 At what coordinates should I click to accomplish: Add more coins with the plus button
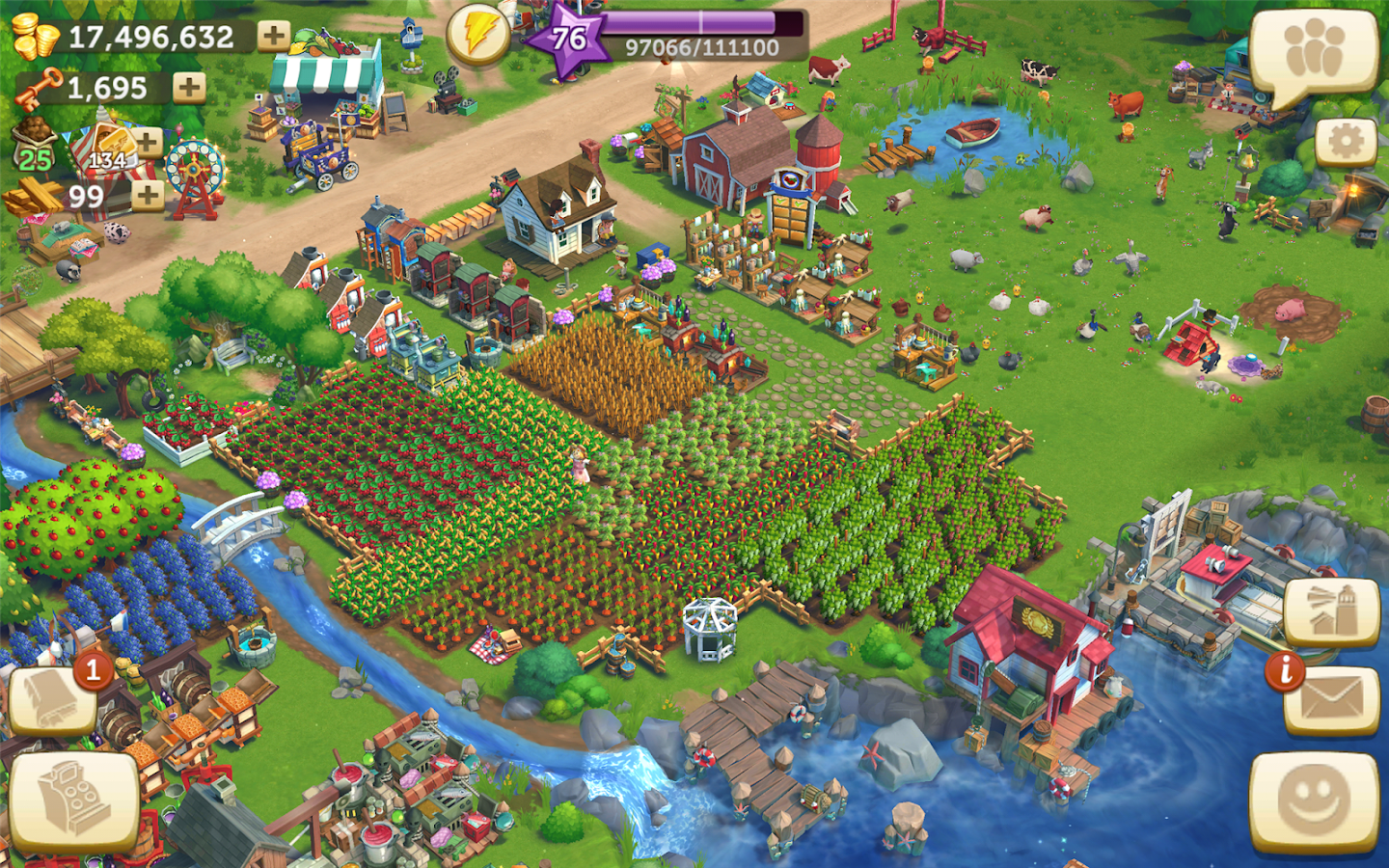click(x=274, y=37)
